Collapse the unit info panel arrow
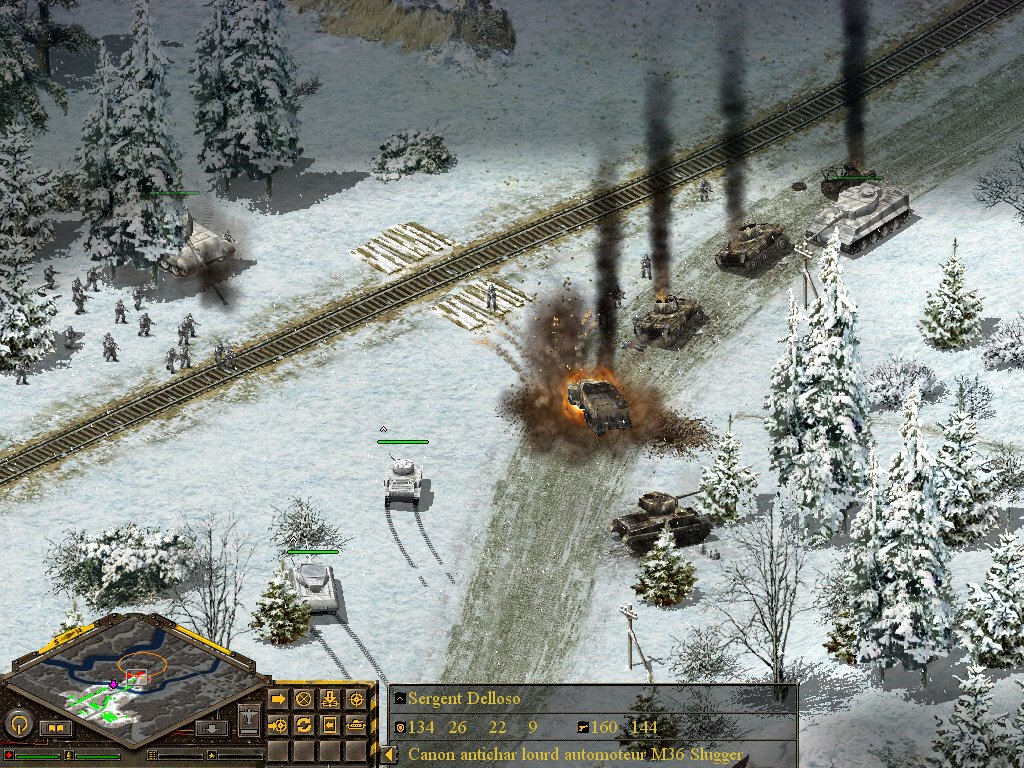The image size is (1024, 768). point(390,754)
